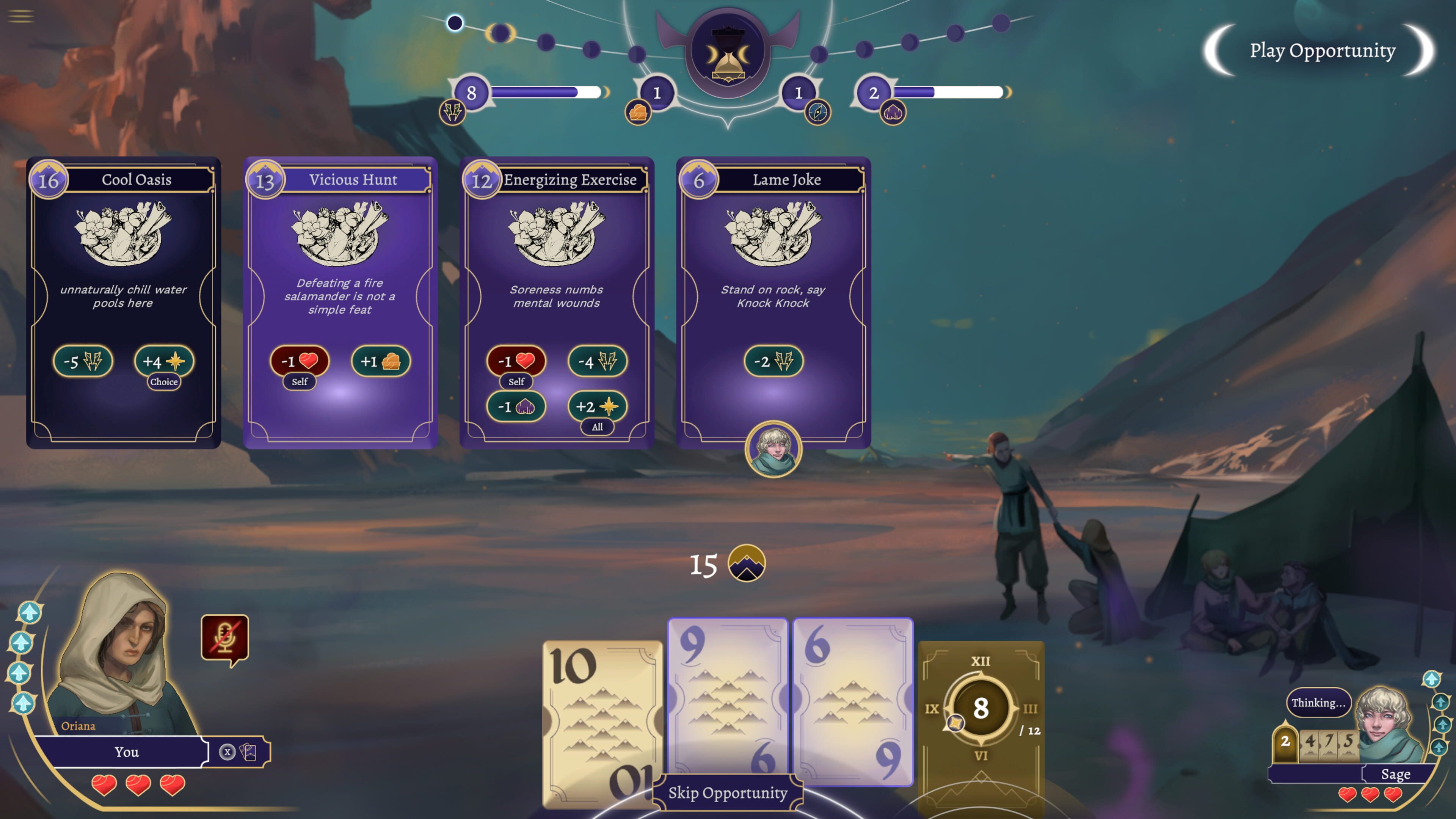Select the Lame Joke opportunity card
Screen dimensions: 1456x819
click(773, 303)
